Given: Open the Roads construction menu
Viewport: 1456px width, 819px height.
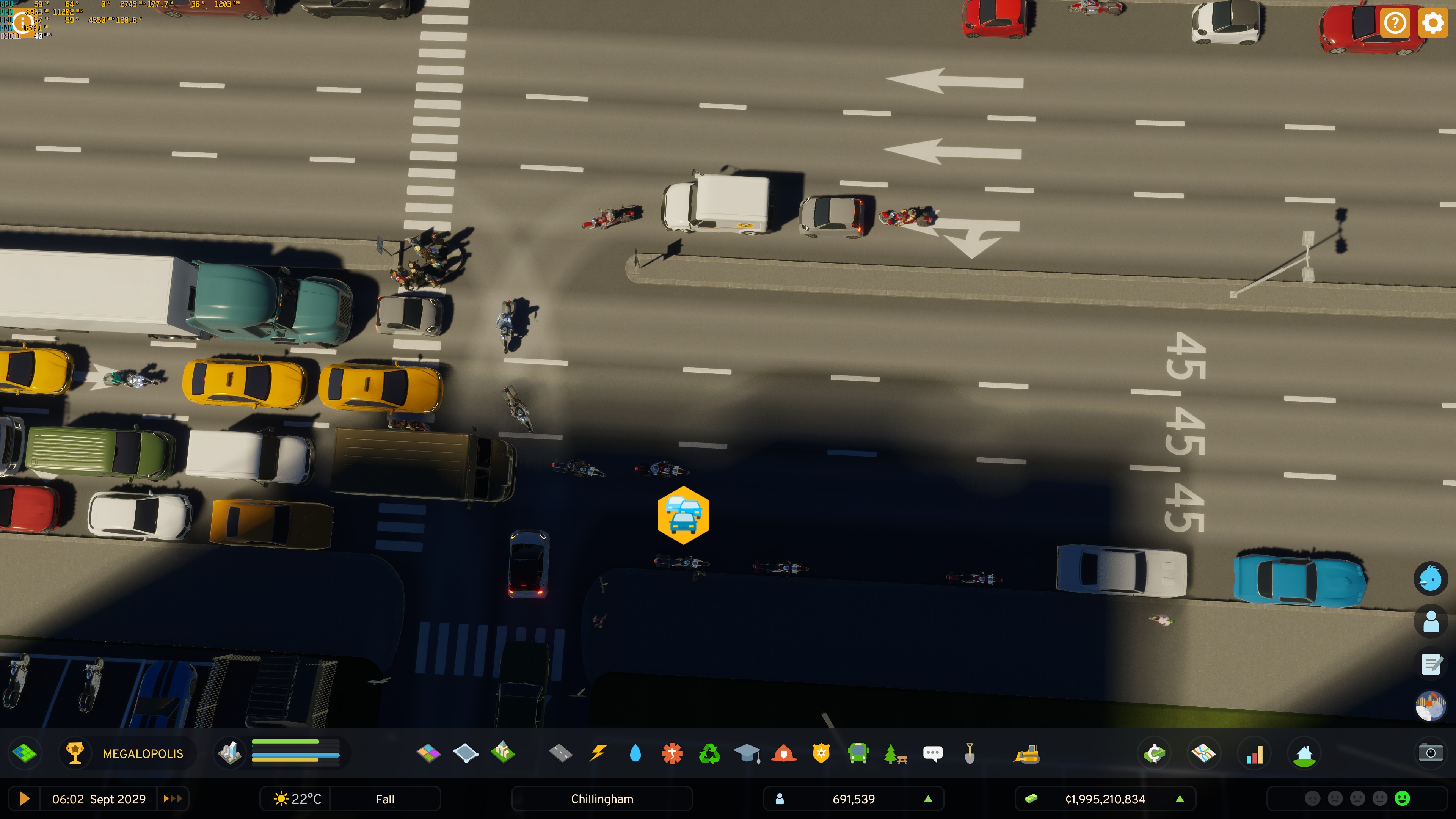Looking at the screenshot, I should pyautogui.click(x=561, y=753).
